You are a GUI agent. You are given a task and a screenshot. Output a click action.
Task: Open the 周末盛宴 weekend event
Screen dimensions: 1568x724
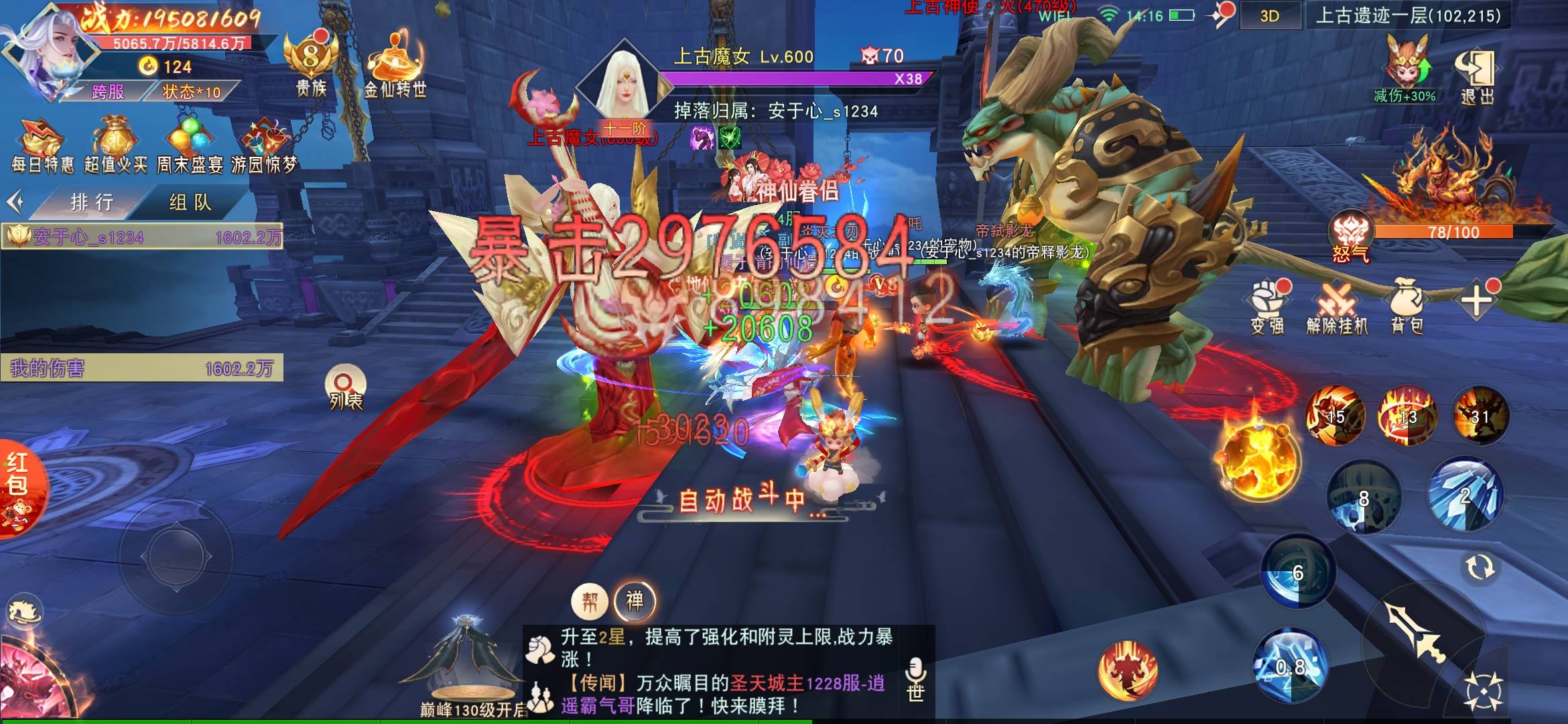(x=190, y=146)
